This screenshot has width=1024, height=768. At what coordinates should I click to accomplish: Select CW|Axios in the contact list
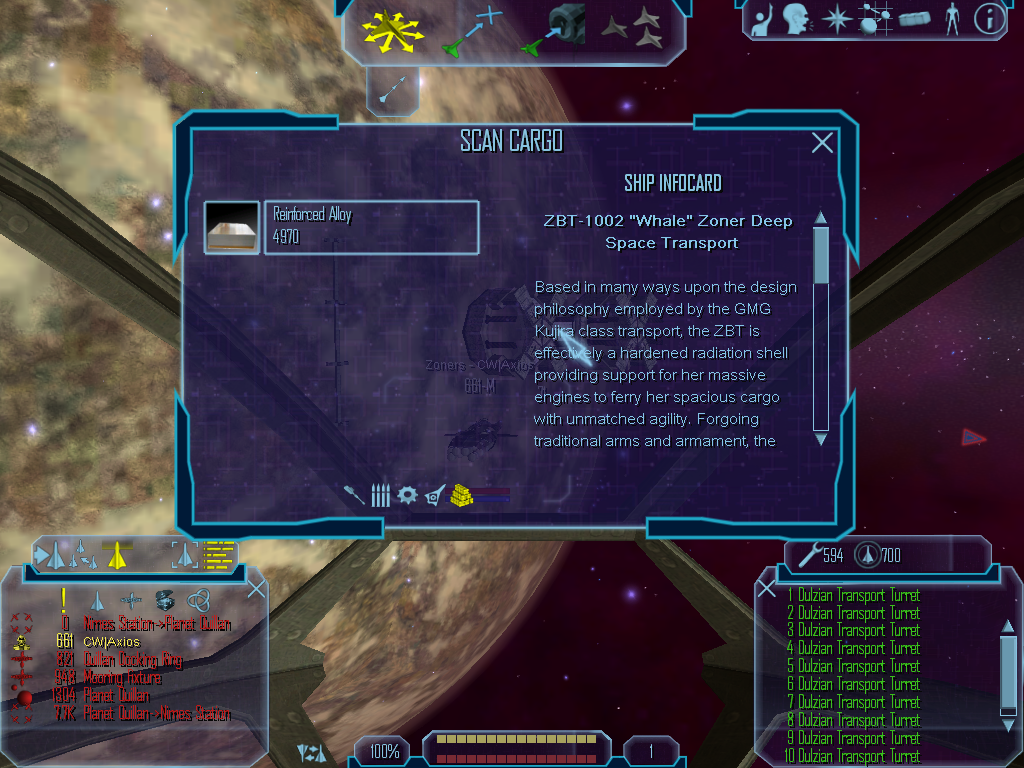click(112, 642)
